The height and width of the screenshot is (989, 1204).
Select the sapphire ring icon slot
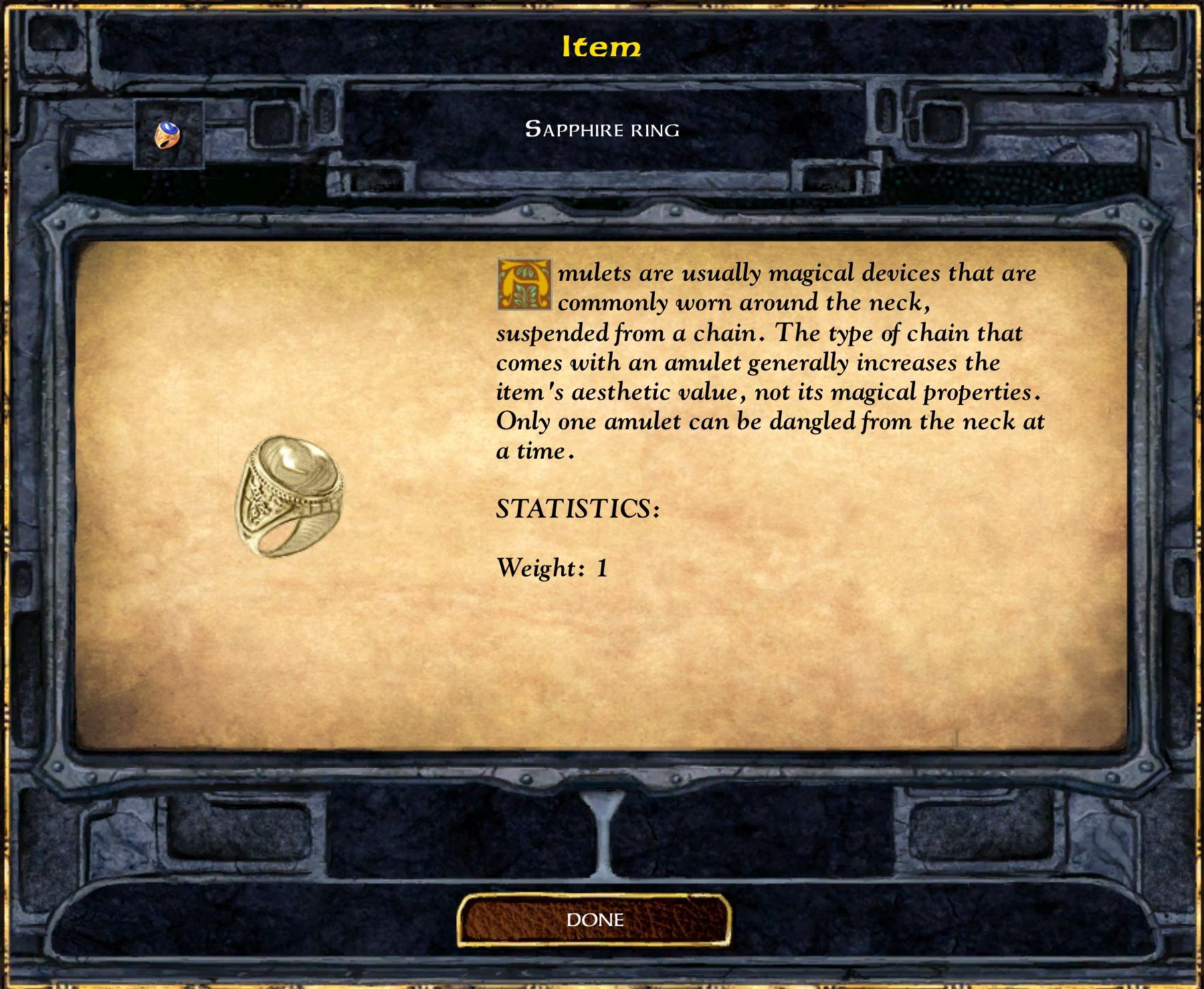[x=168, y=134]
